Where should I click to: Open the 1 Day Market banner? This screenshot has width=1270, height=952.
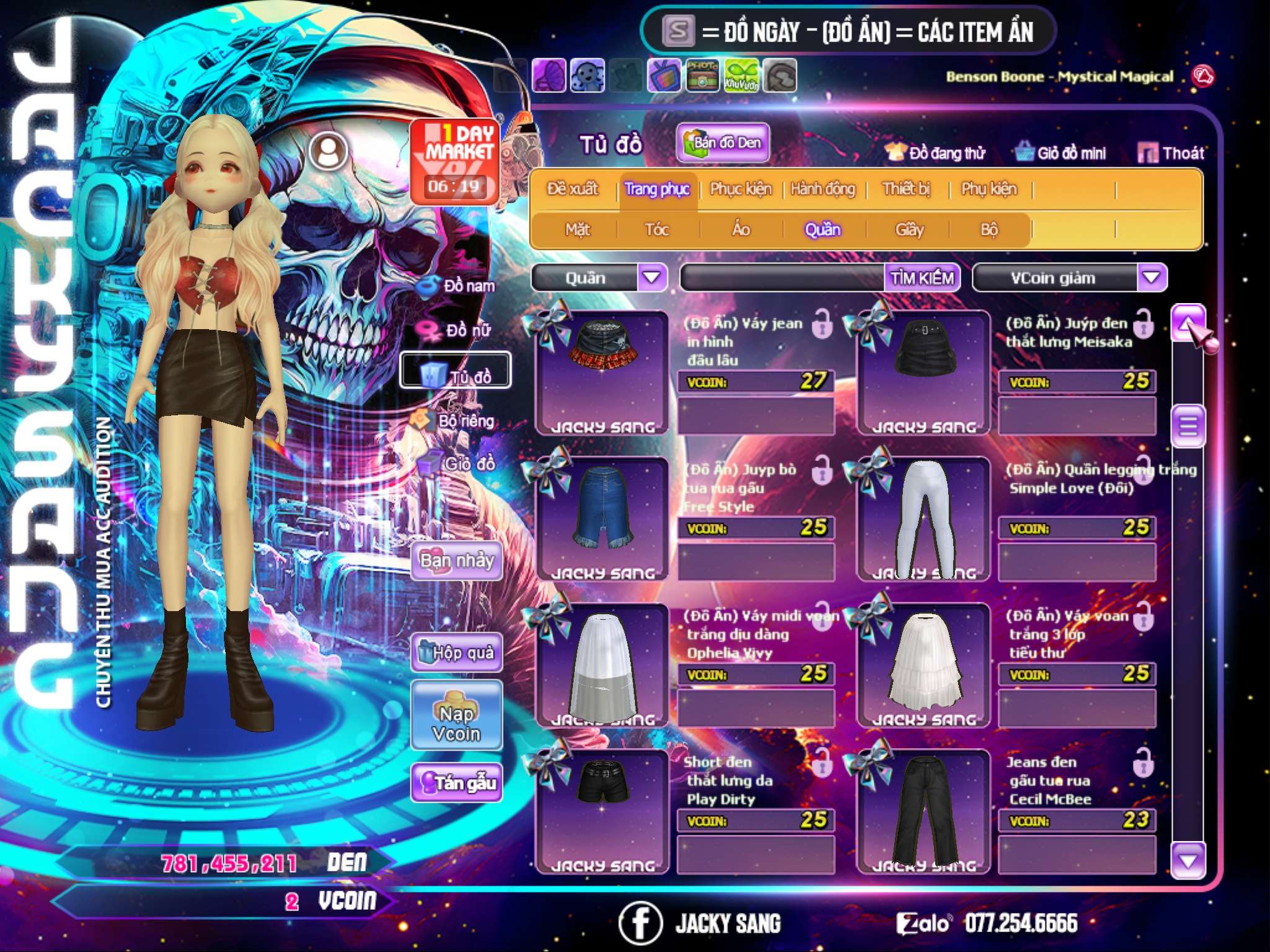(455, 161)
